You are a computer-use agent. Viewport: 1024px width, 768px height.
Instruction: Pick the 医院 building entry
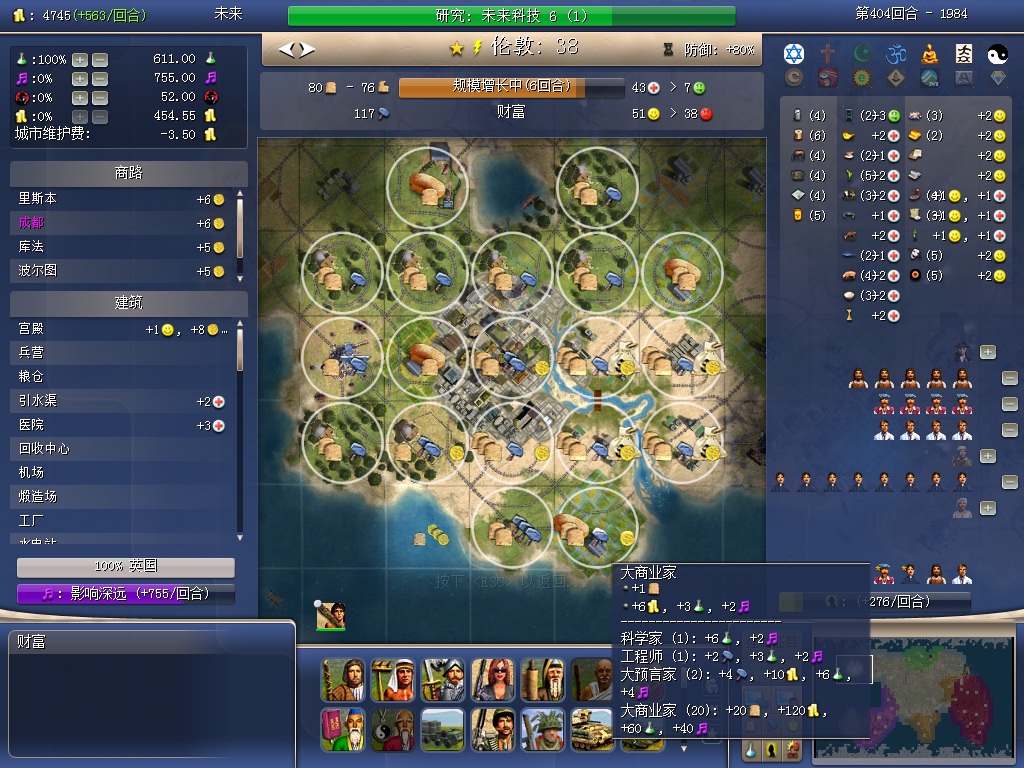click(x=120, y=425)
